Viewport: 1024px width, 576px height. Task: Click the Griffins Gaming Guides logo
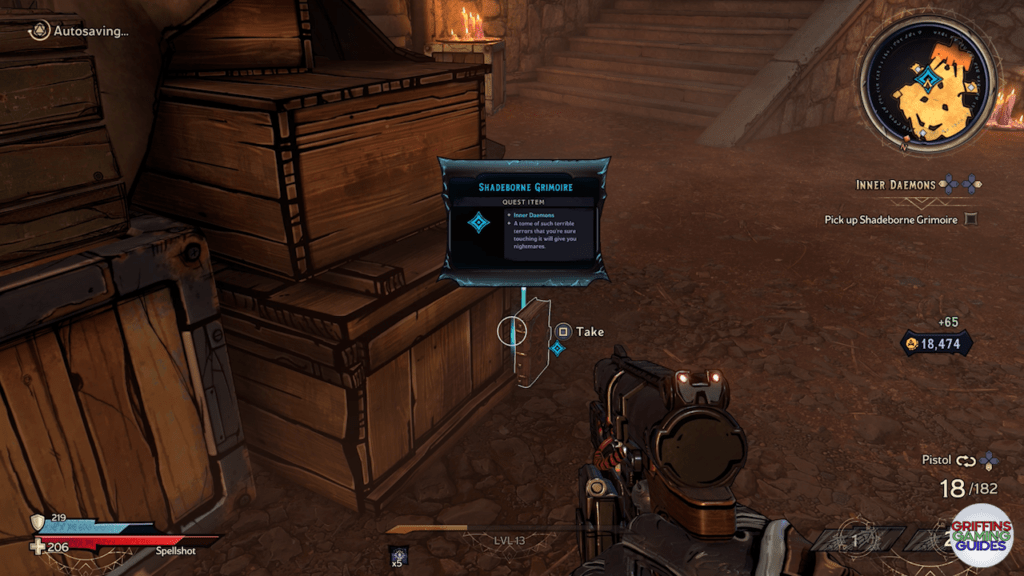(981, 536)
